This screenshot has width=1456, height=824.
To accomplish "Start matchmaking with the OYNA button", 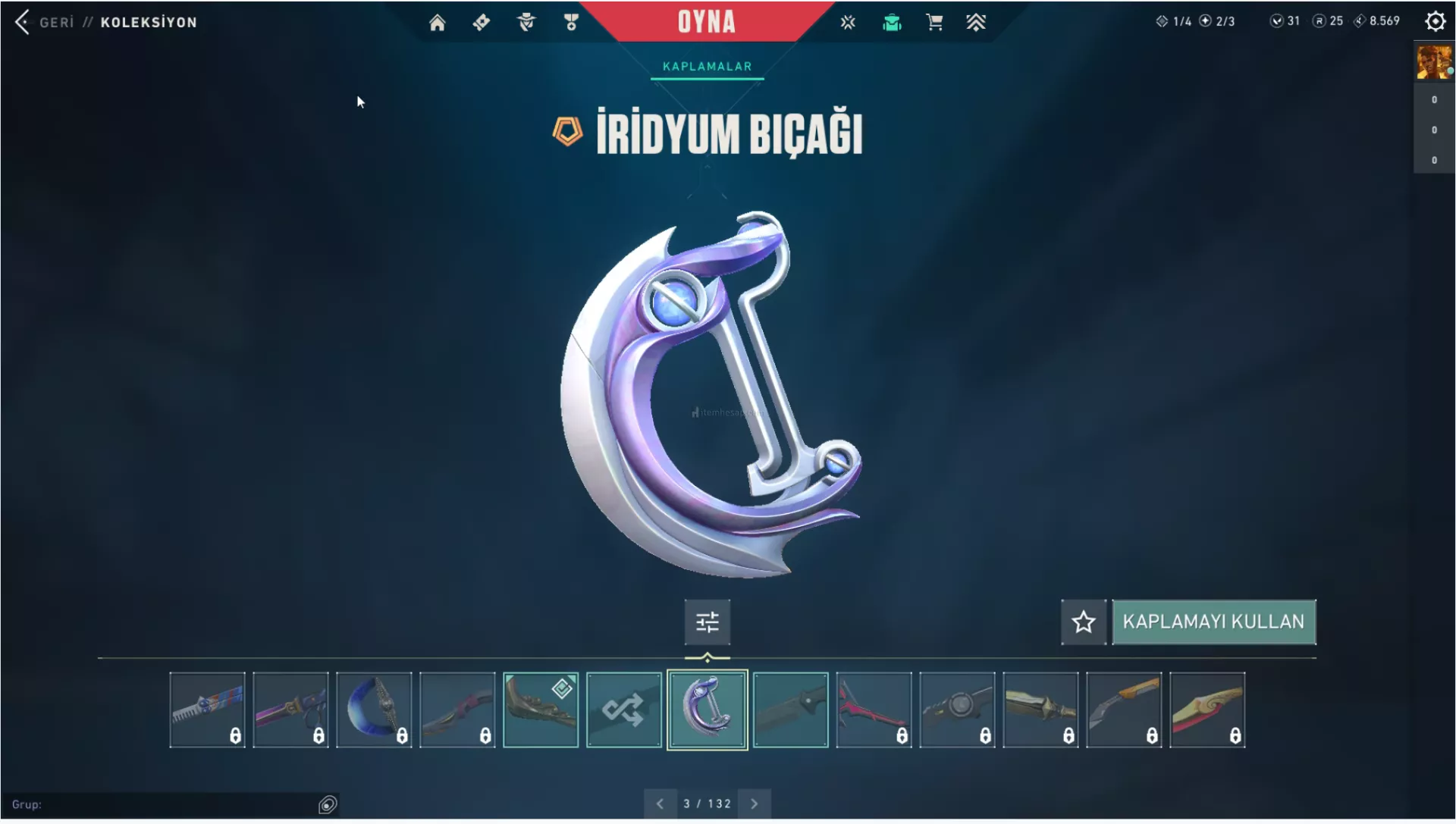I will [706, 22].
